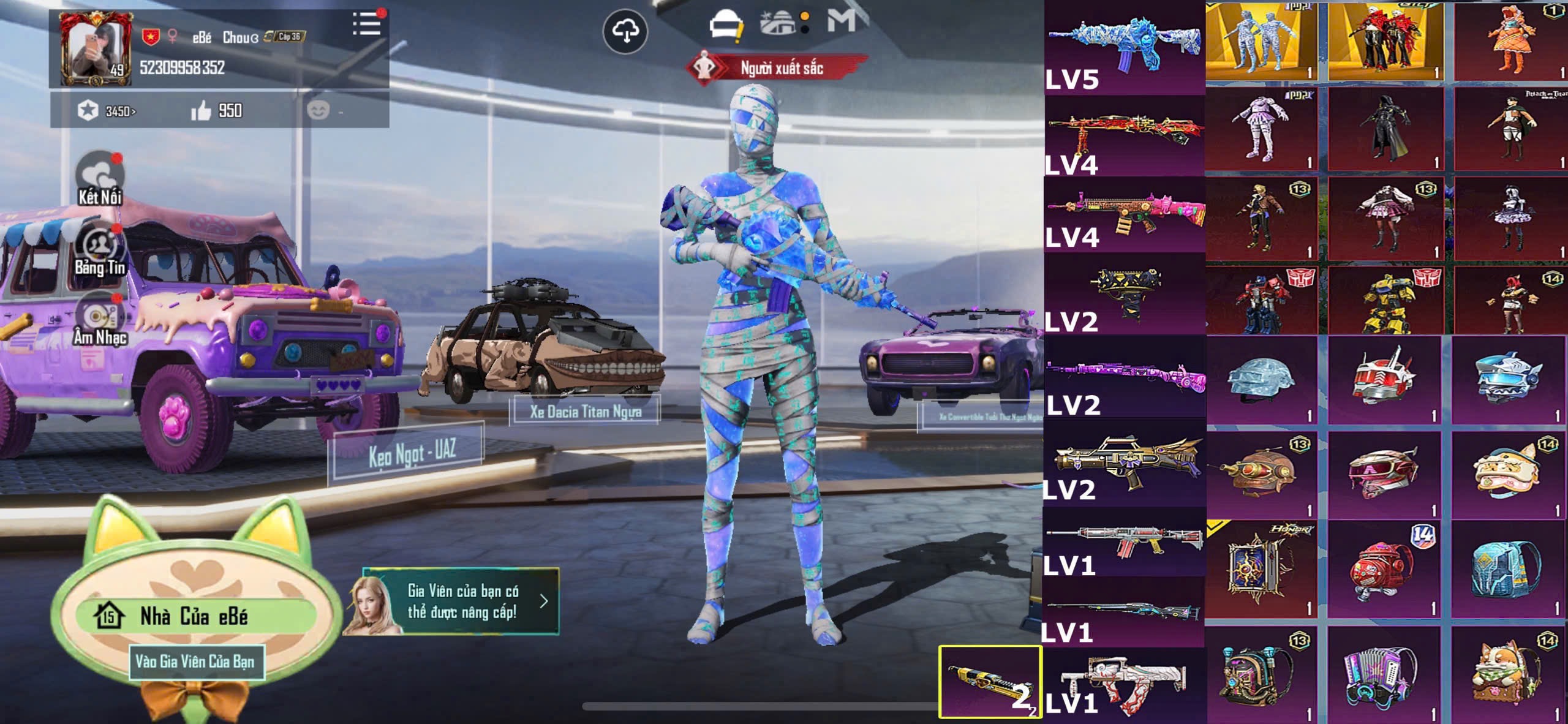Select the Xe Dacia Titan Ngựa label
The image size is (1568, 724).
click(x=586, y=411)
